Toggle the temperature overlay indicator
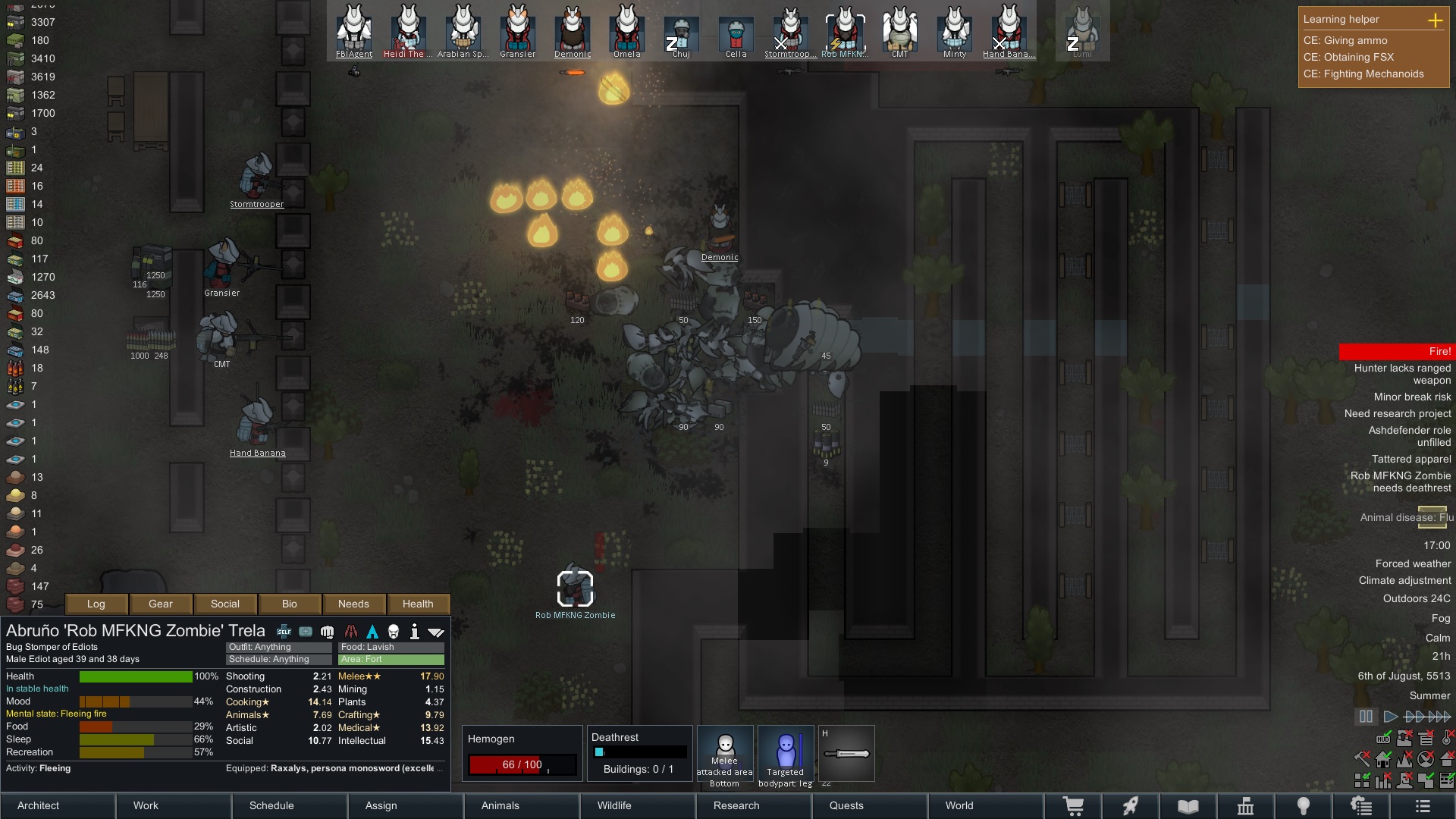The width and height of the screenshot is (1456, 819). point(1448,739)
